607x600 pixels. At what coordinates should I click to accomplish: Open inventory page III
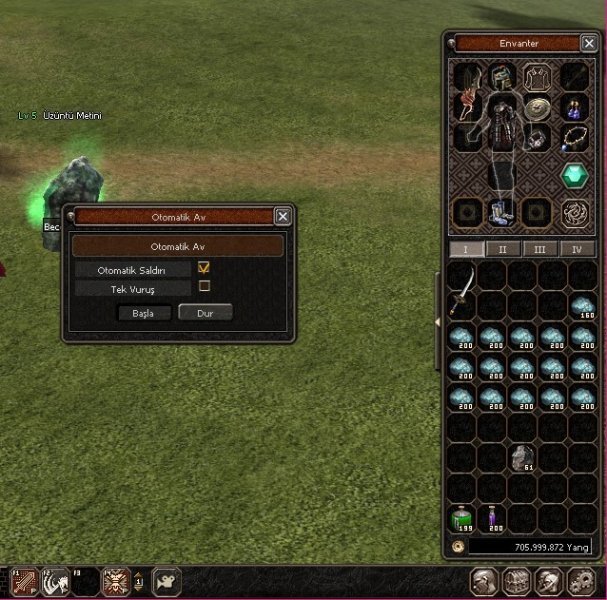pyautogui.click(x=540, y=249)
